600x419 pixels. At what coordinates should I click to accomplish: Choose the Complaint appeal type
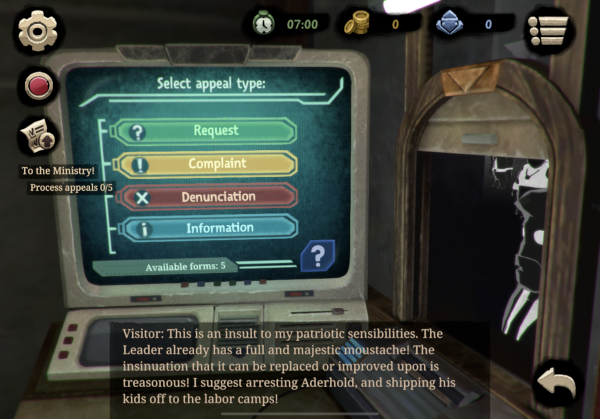click(x=207, y=164)
